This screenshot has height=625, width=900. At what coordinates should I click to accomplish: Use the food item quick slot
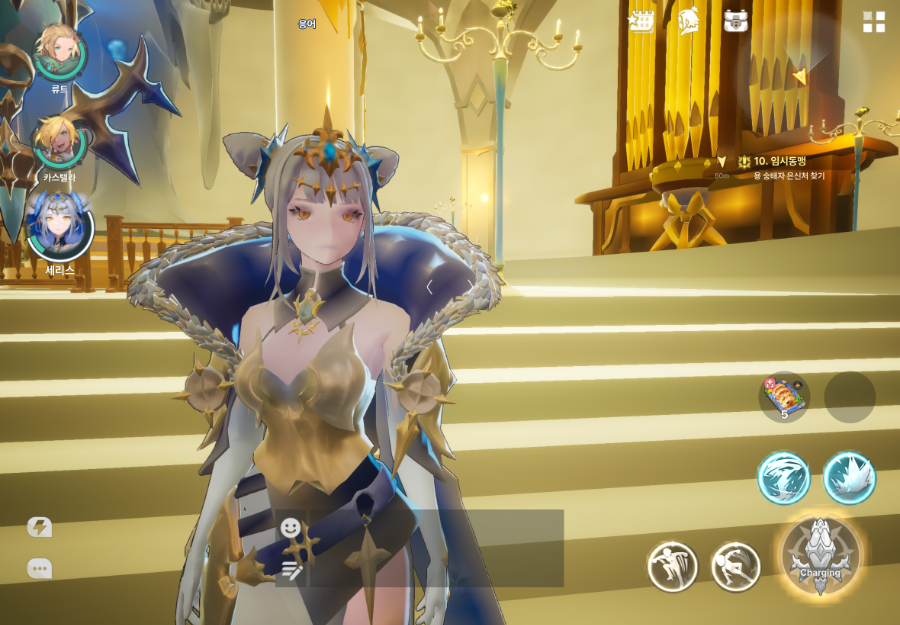click(x=784, y=397)
